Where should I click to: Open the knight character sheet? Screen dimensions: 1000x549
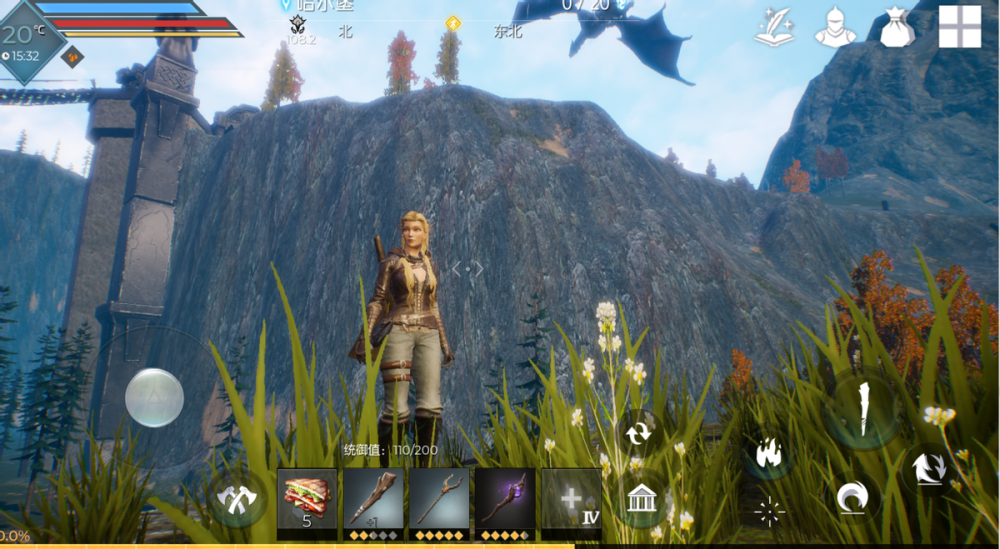[x=835, y=27]
